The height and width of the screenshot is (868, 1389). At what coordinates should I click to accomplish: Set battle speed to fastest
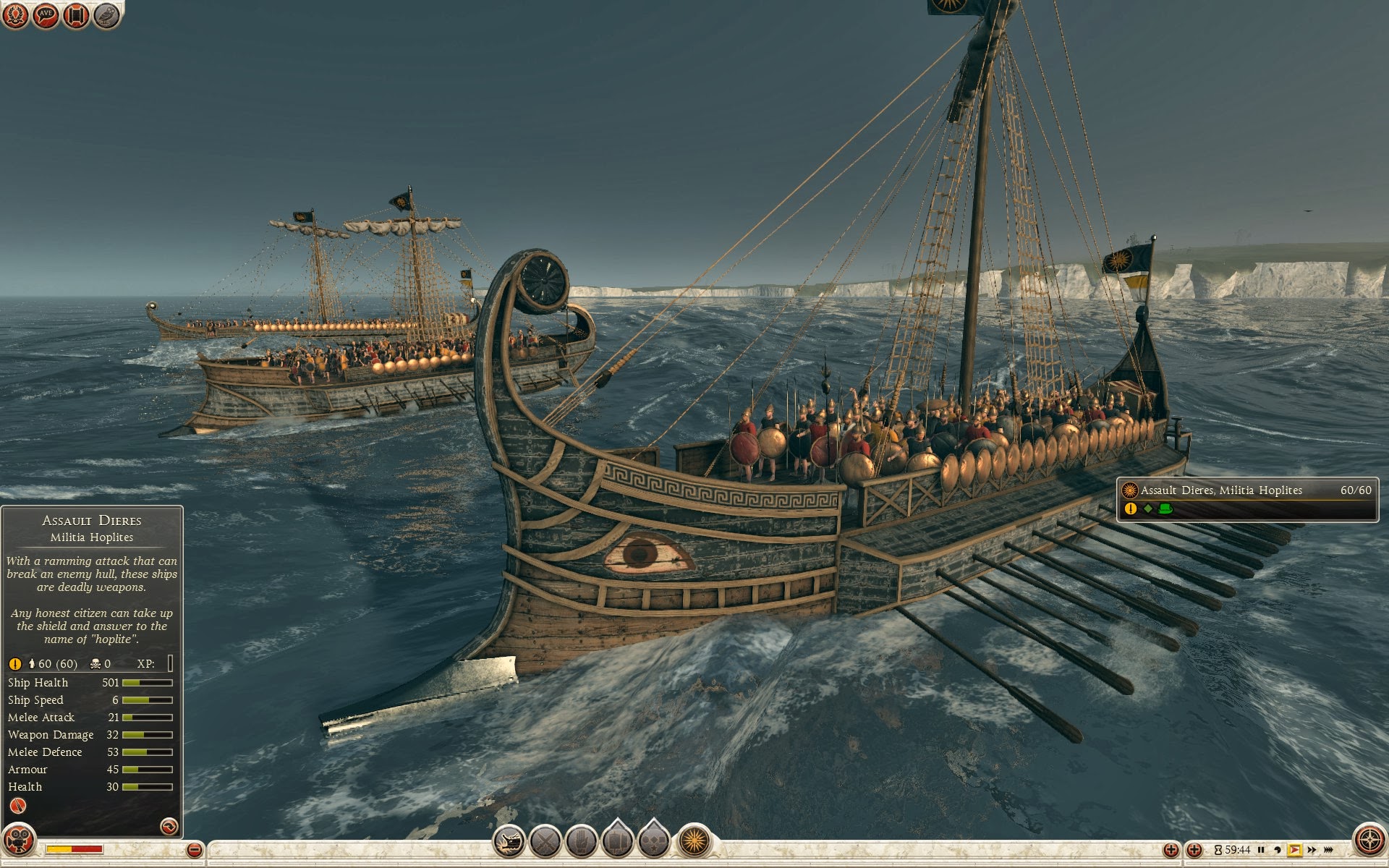point(1328,850)
